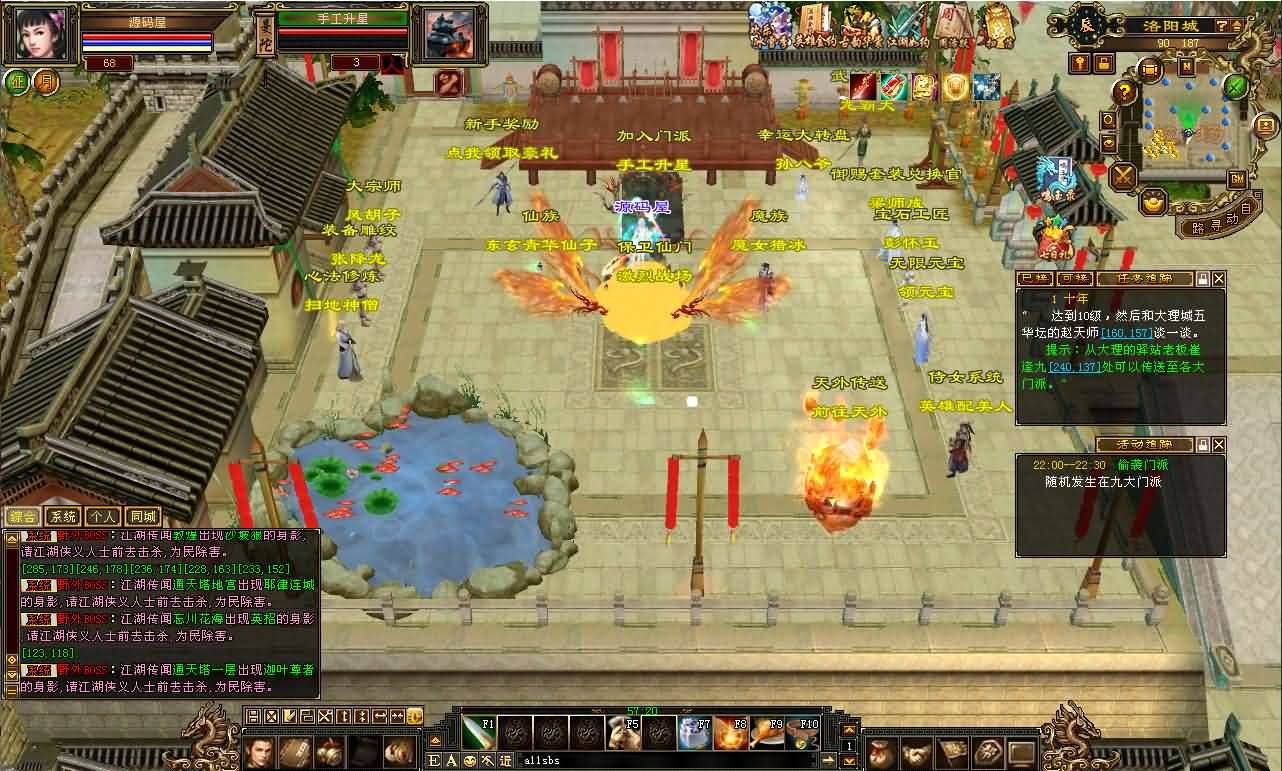Screen dimensions: 1282x771
Task: Open the money pouch bag icon
Action: pyautogui.click(x=881, y=751)
